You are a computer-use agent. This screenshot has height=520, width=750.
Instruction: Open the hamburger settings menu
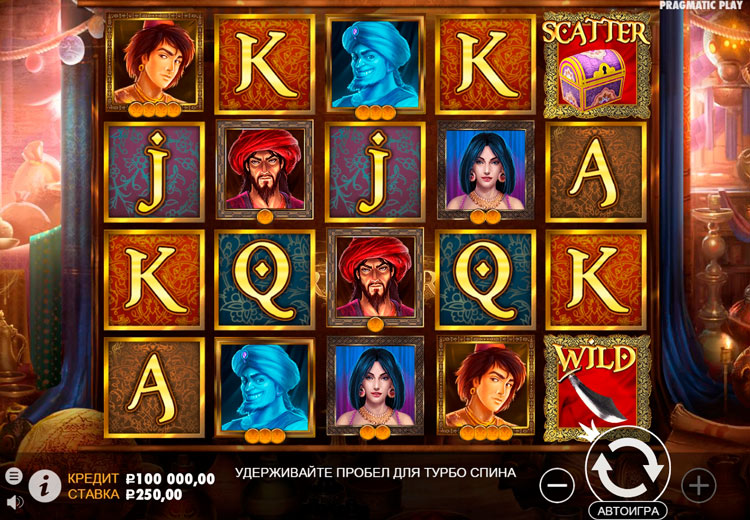(14, 476)
